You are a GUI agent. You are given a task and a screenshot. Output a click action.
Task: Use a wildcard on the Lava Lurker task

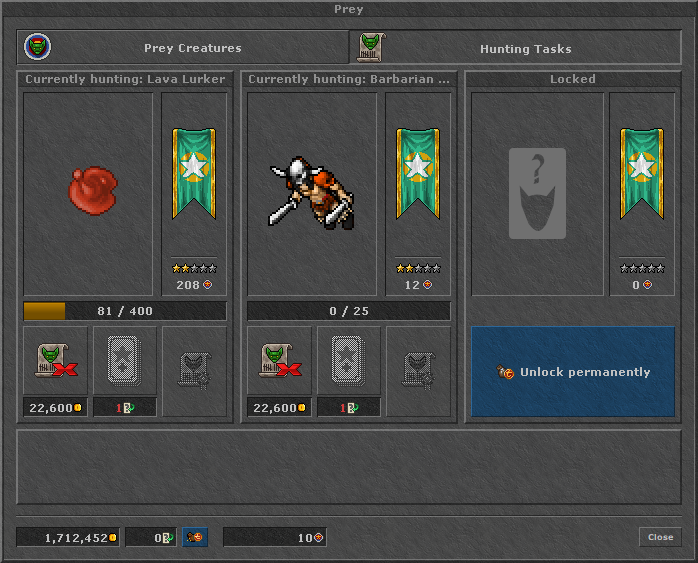click(124, 360)
